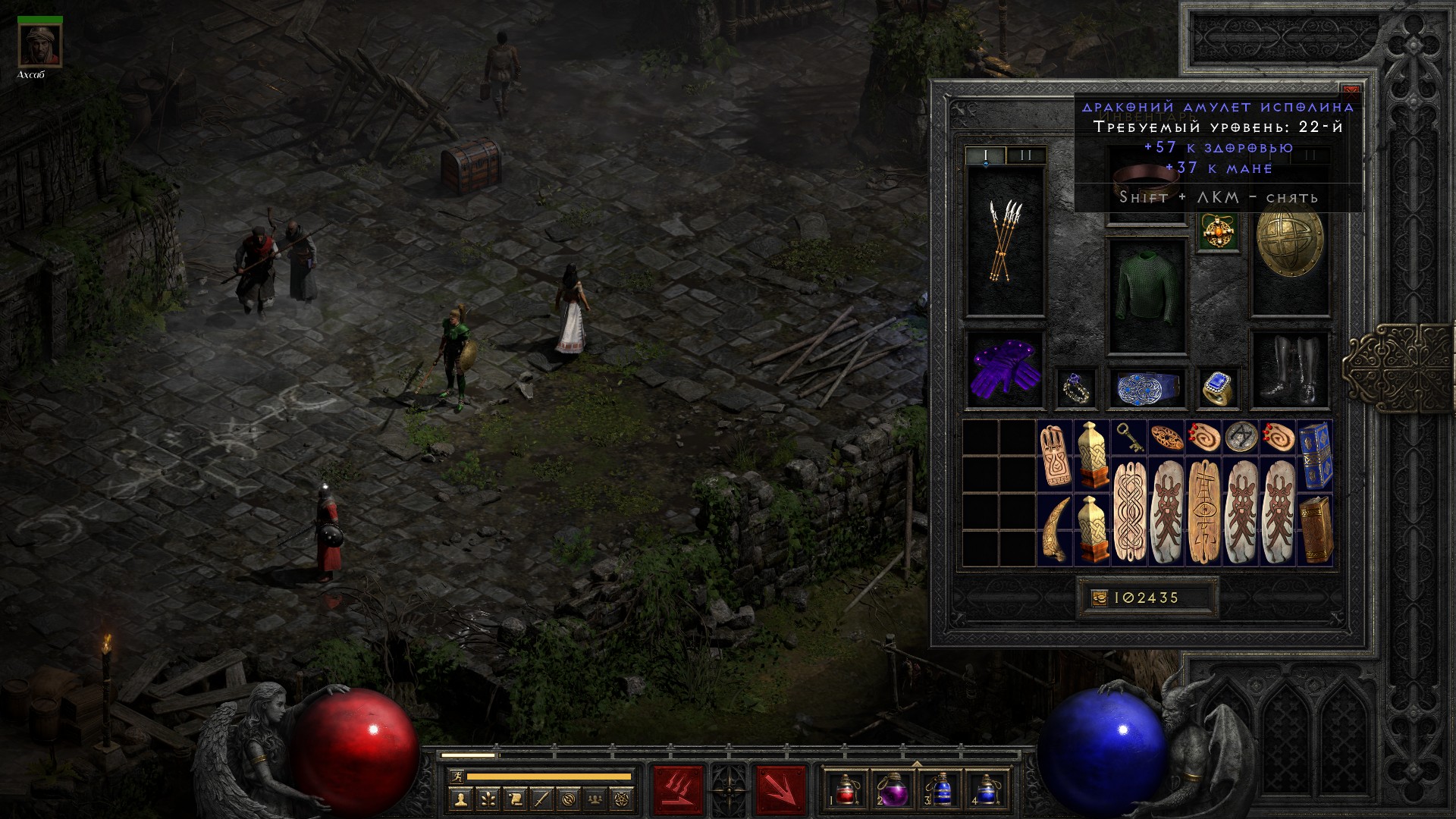
Task: Switch to weapon set II tab
Action: [x=1026, y=155]
